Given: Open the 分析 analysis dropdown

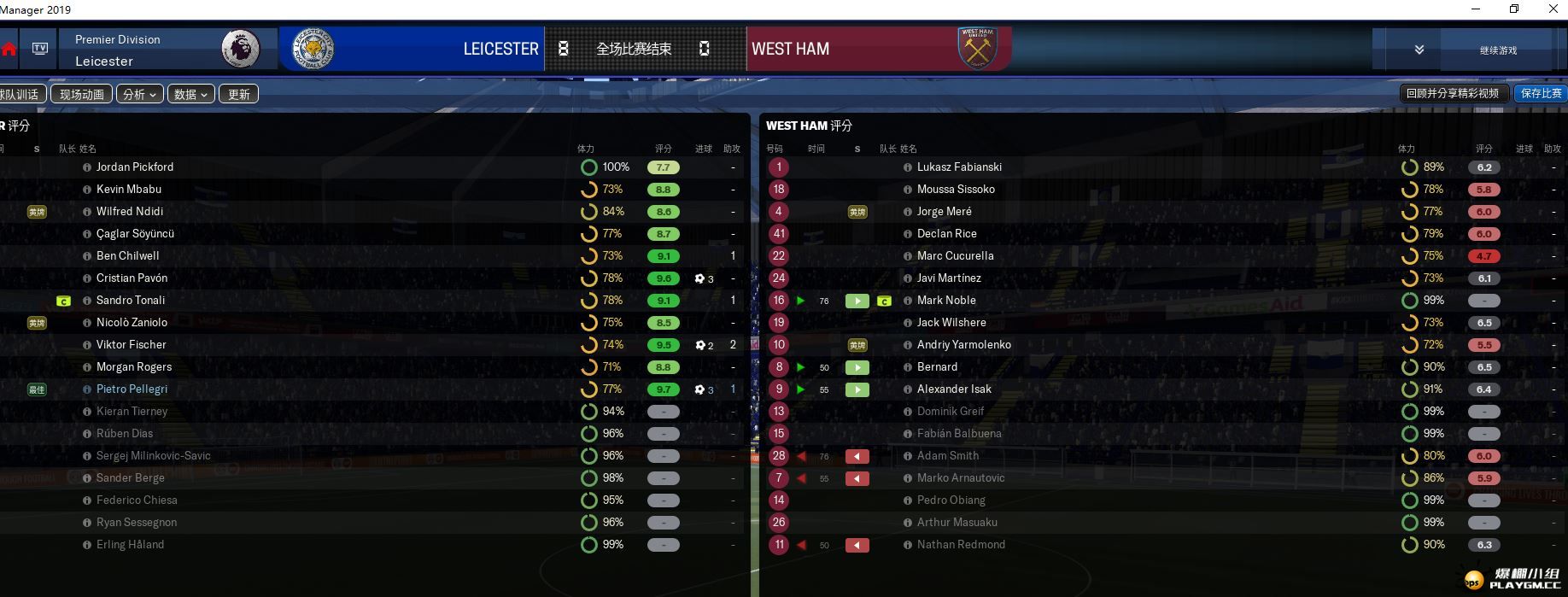Looking at the screenshot, I should pyautogui.click(x=139, y=94).
